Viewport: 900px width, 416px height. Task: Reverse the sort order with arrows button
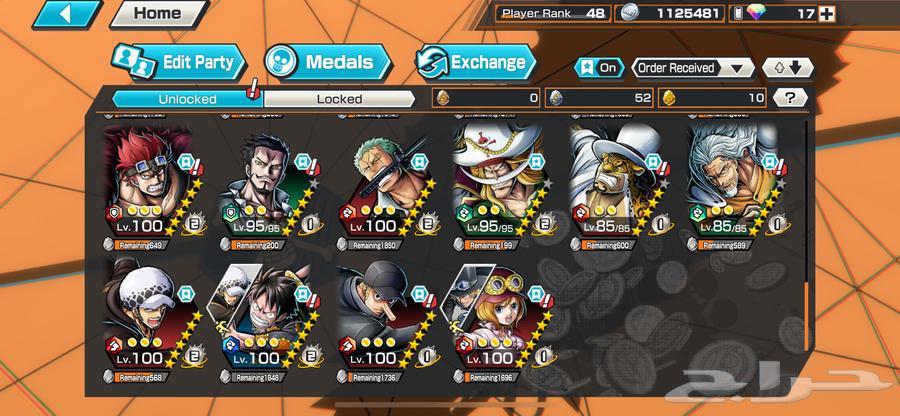coord(781,68)
